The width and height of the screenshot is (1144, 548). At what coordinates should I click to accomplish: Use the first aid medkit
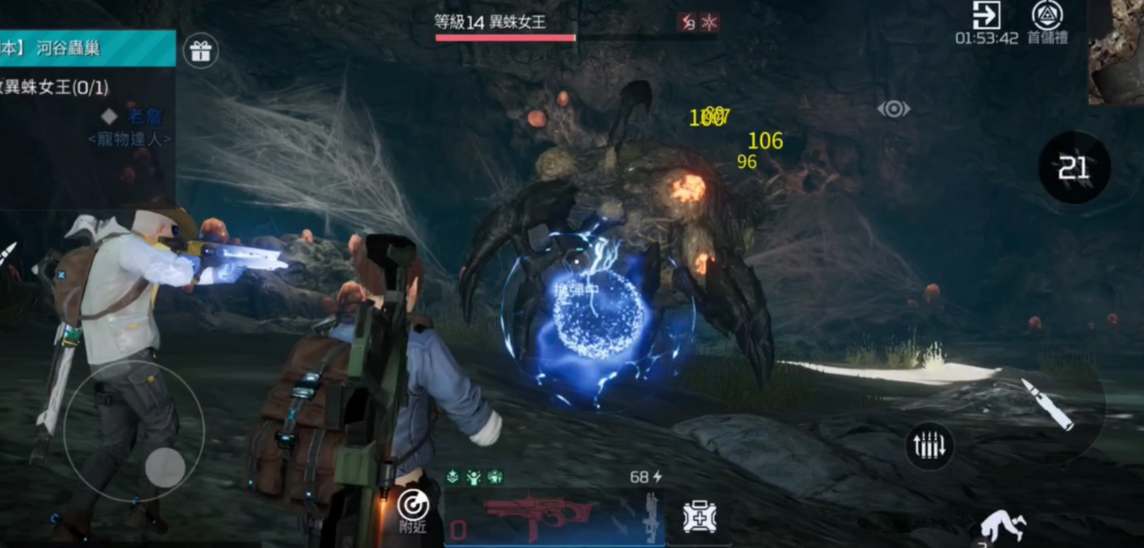(699, 516)
